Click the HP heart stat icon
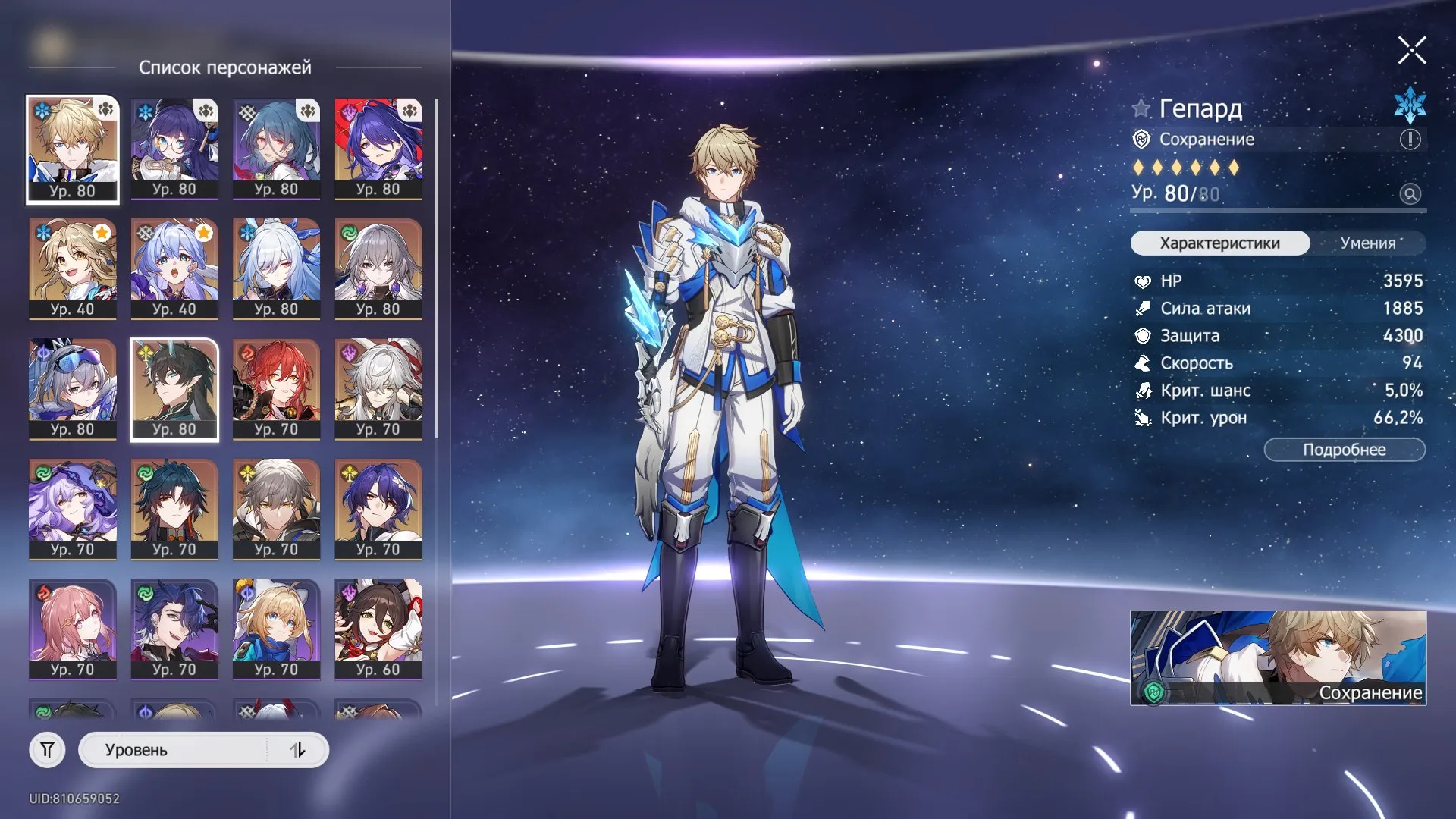This screenshot has width=1456, height=819. pyautogui.click(x=1142, y=281)
